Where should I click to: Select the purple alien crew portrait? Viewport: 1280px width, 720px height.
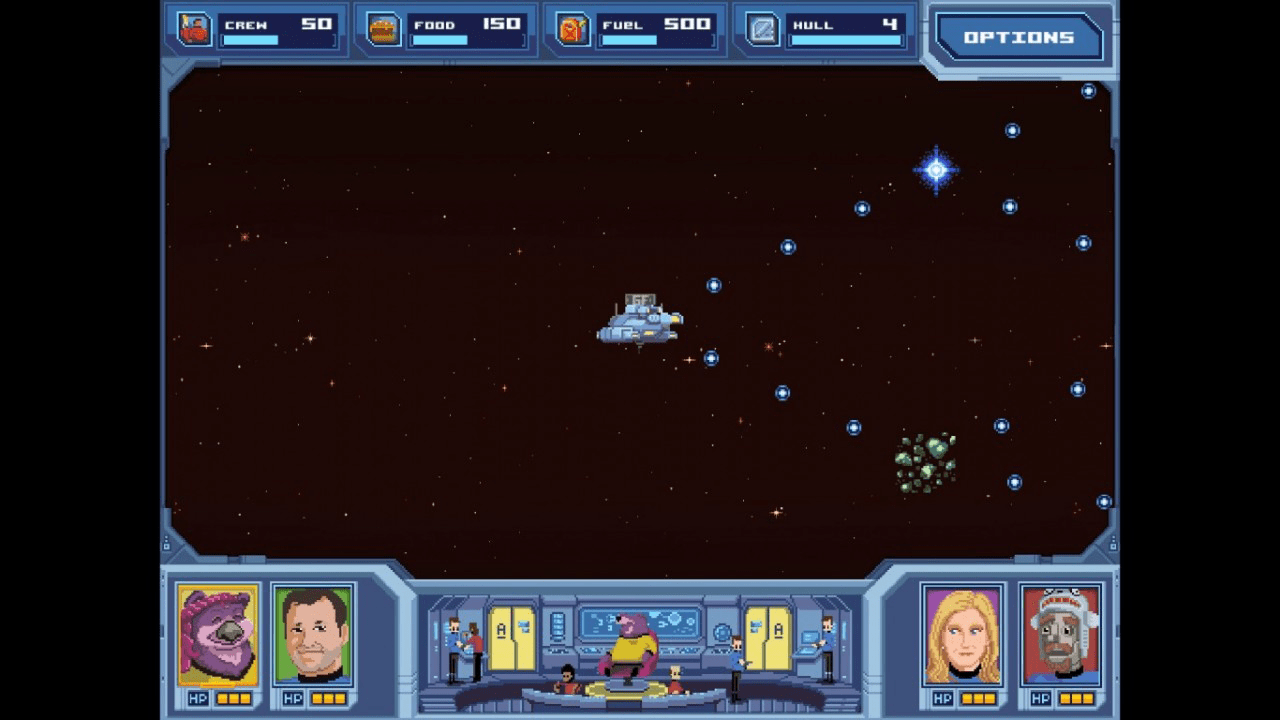click(x=218, y=635)
